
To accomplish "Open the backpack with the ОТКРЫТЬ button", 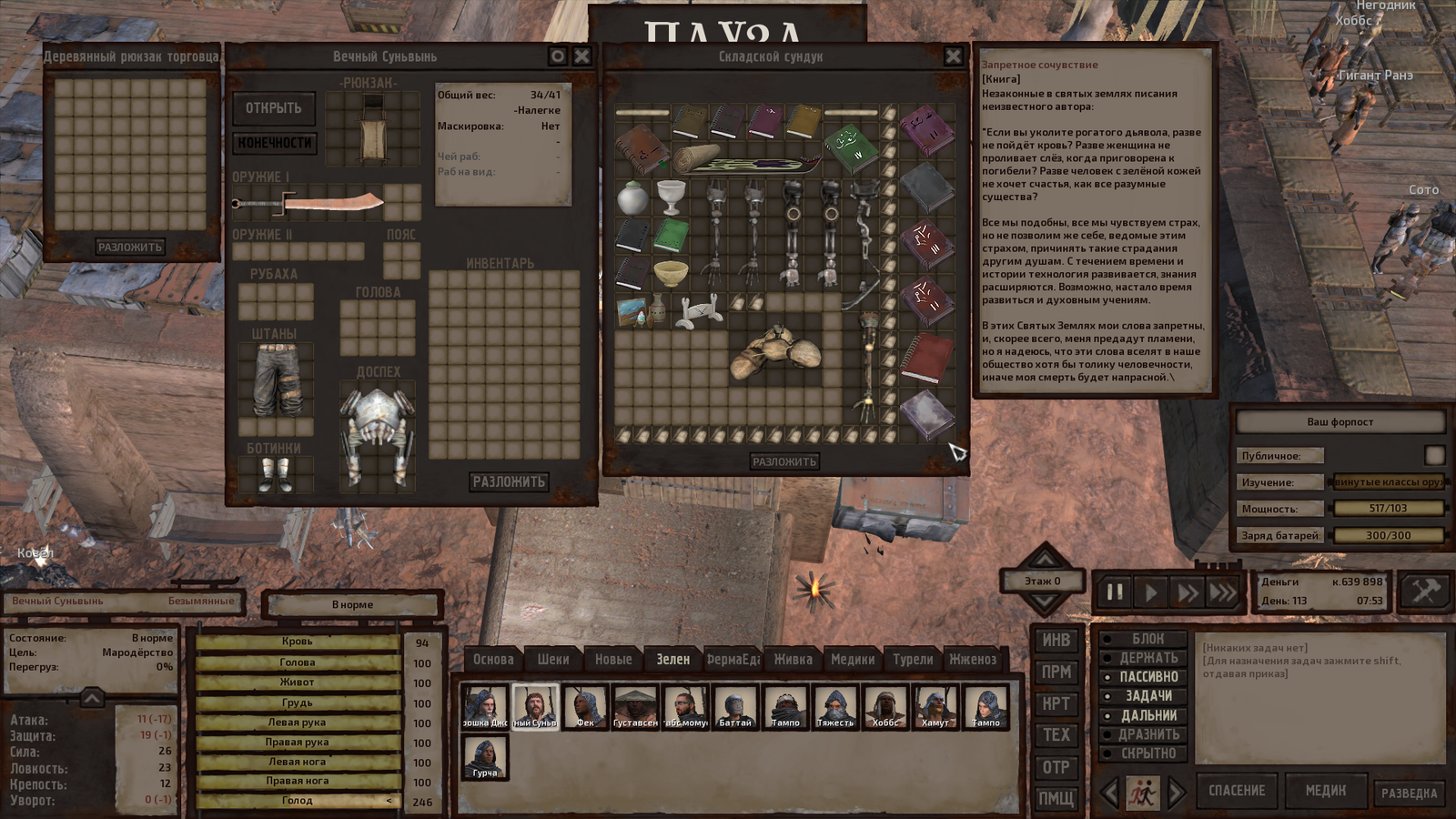I will coord(273,108).
